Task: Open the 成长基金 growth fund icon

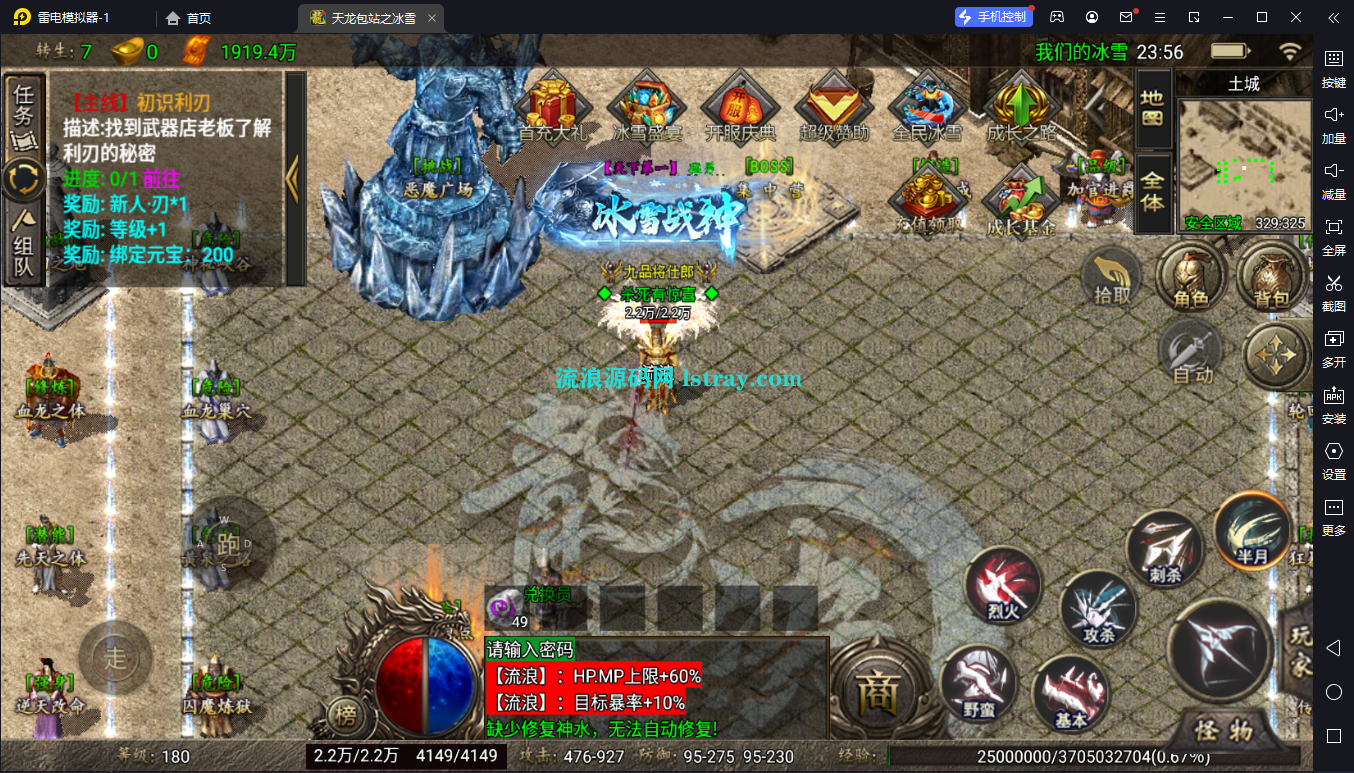Action: (1021, 200)
